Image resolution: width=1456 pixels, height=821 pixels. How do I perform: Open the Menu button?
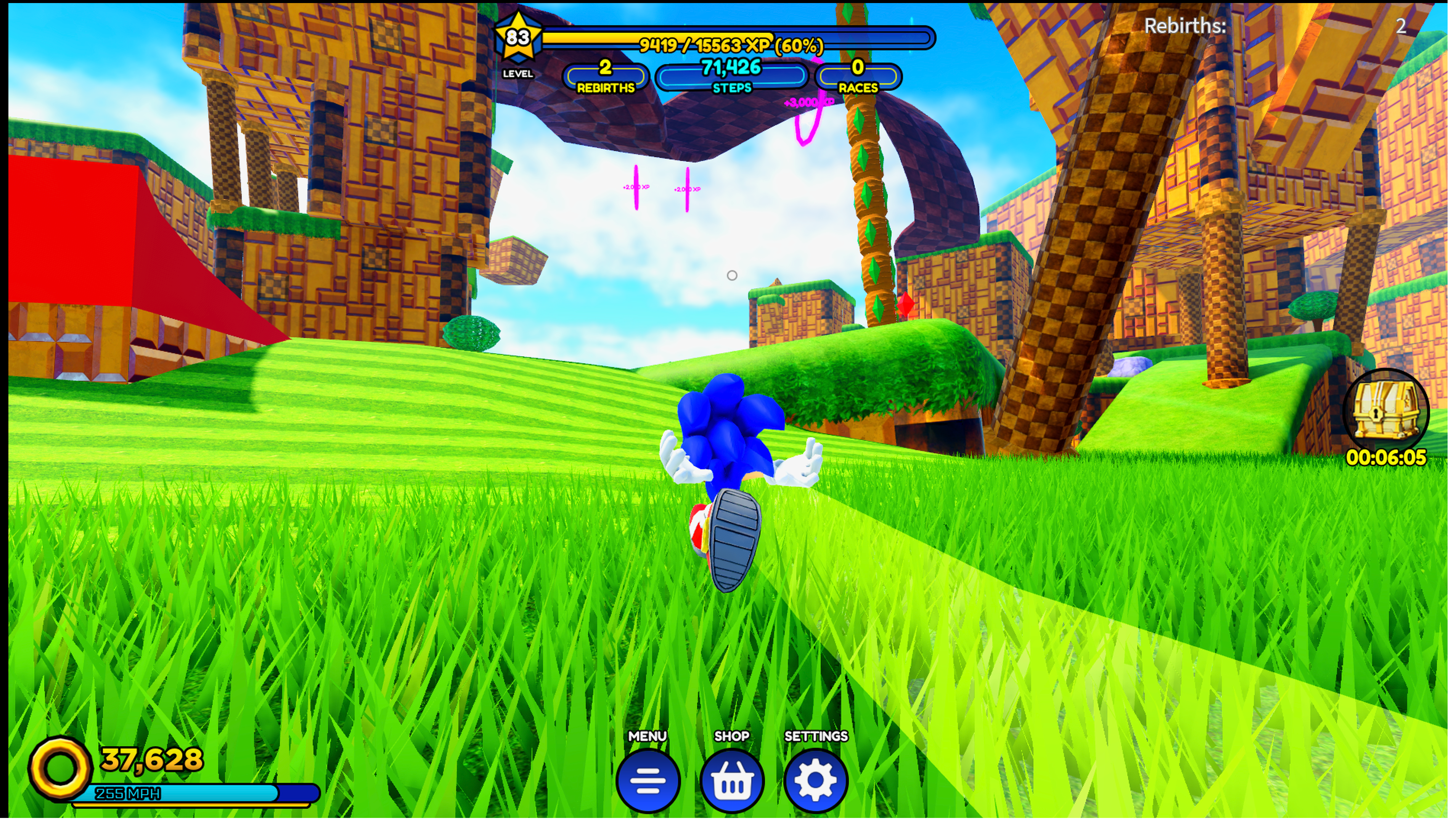[x=648, y=780]
